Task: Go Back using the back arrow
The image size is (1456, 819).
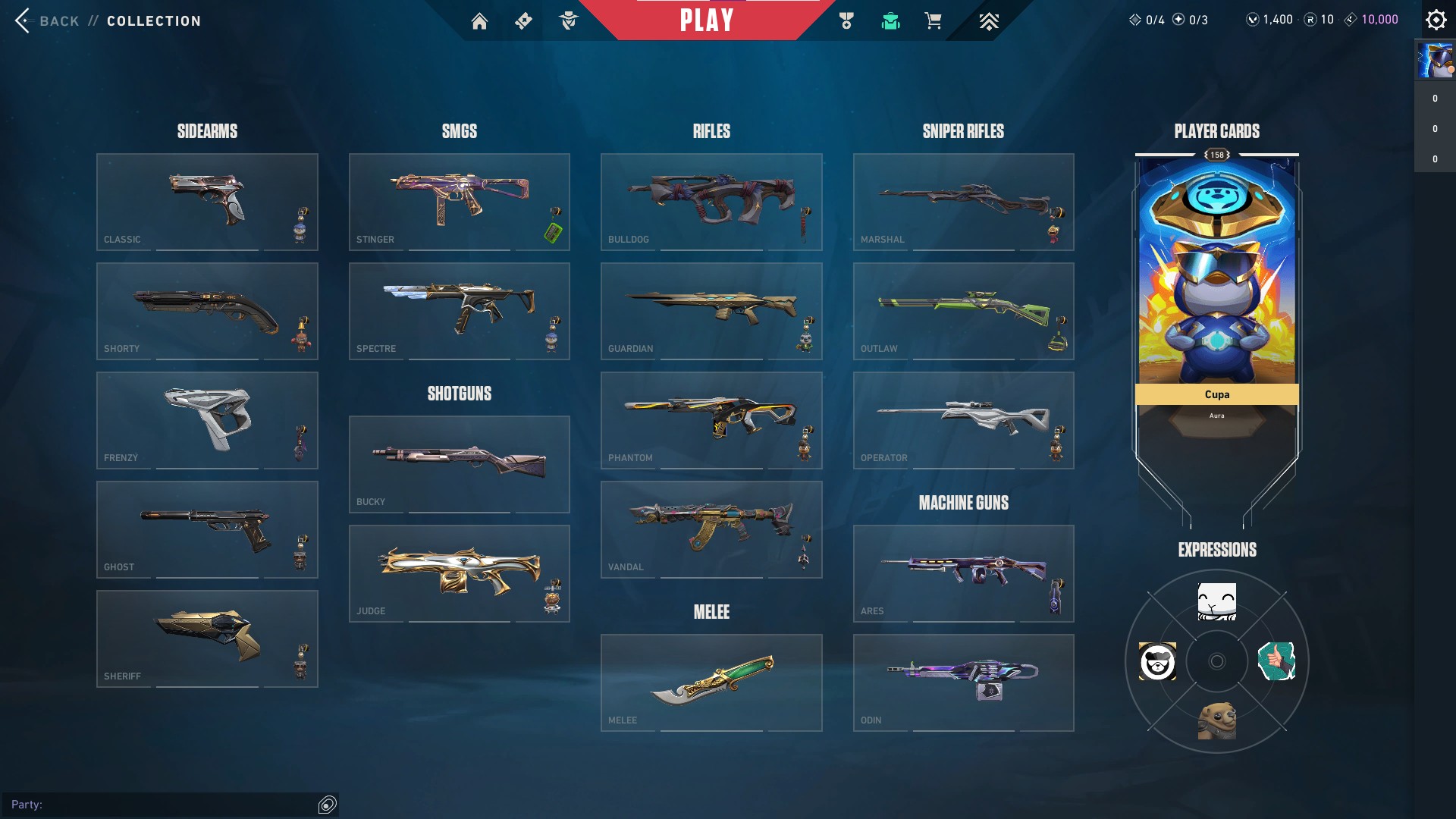Action: tap(22, 20)
